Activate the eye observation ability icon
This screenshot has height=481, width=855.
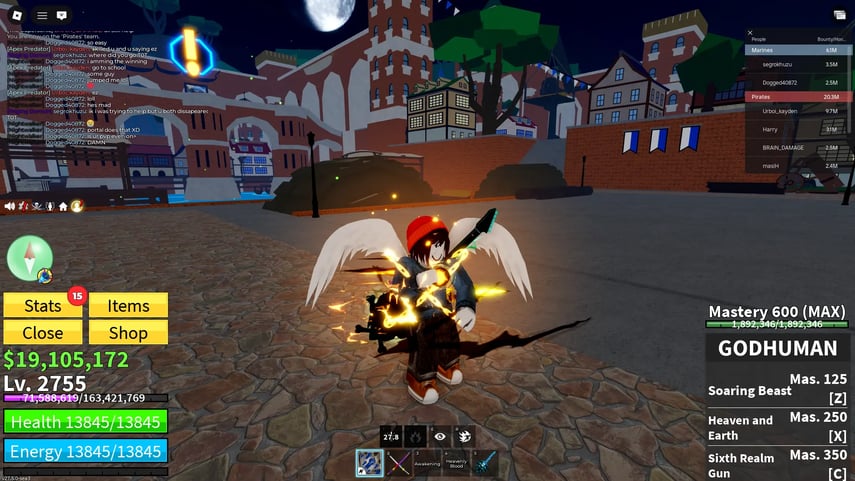click(439, 436)
